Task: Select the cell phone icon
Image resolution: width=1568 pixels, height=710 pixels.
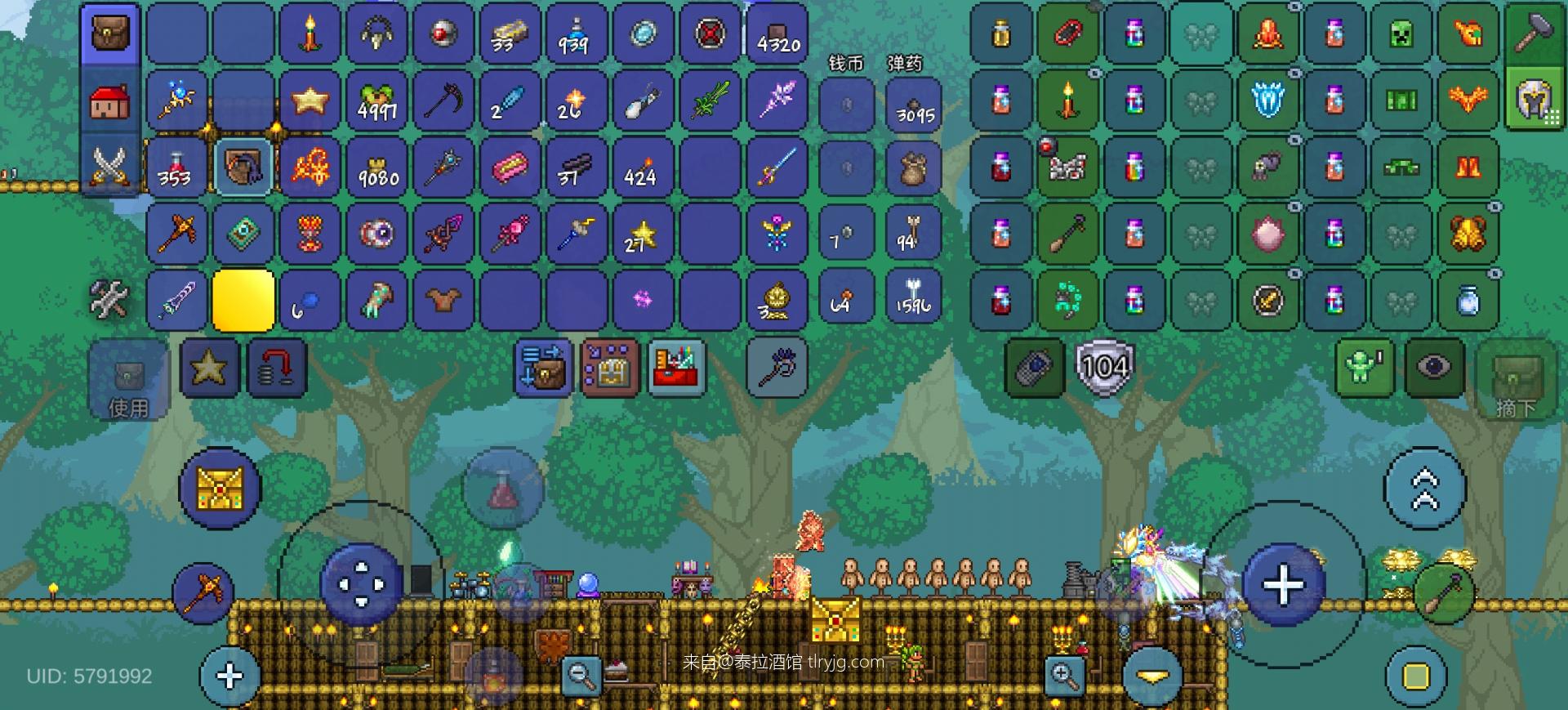Action: [x=1034, y=368]
